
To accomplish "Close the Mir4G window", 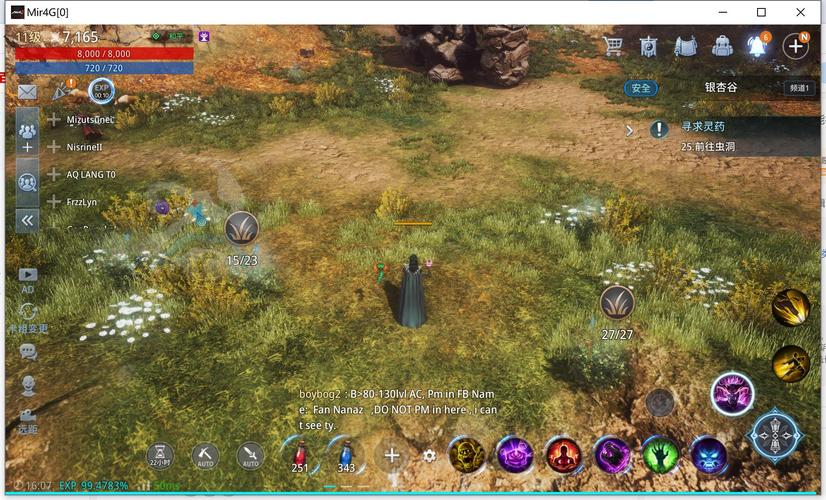I will [801, 12].
